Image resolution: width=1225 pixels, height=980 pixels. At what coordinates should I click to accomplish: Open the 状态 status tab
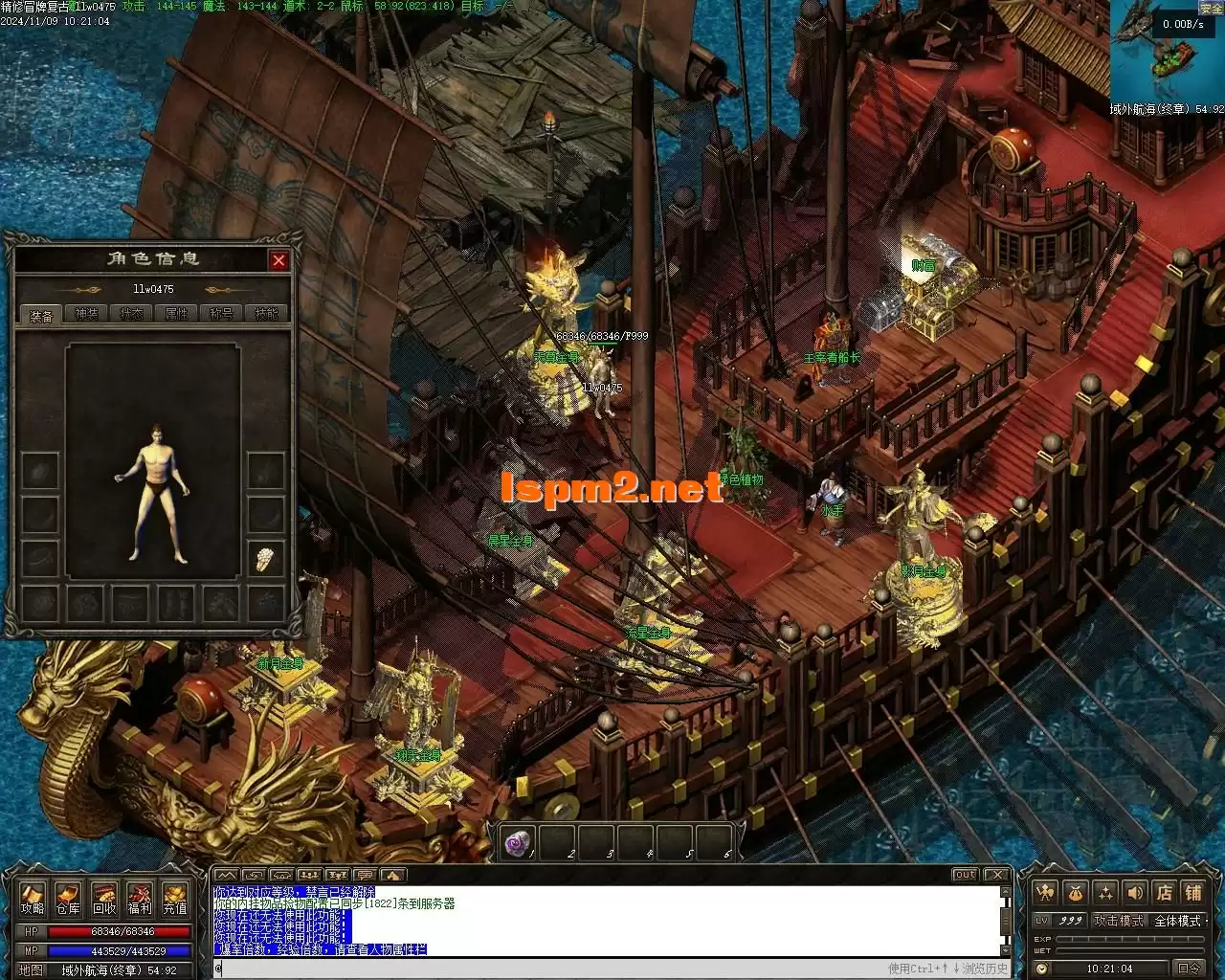pos(132,314)
